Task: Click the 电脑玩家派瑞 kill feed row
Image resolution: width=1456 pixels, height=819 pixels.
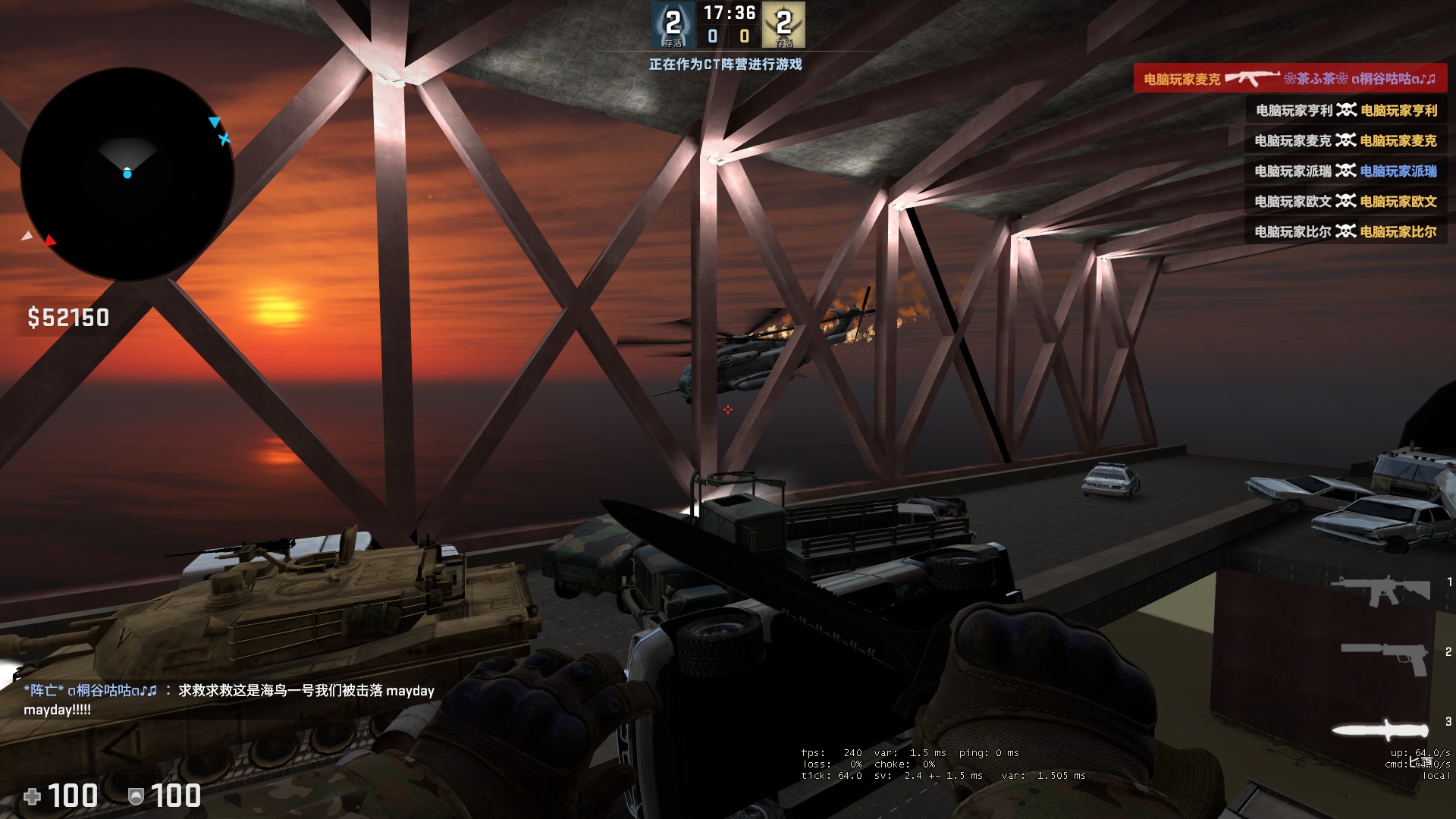Action: pos(1345,171)
